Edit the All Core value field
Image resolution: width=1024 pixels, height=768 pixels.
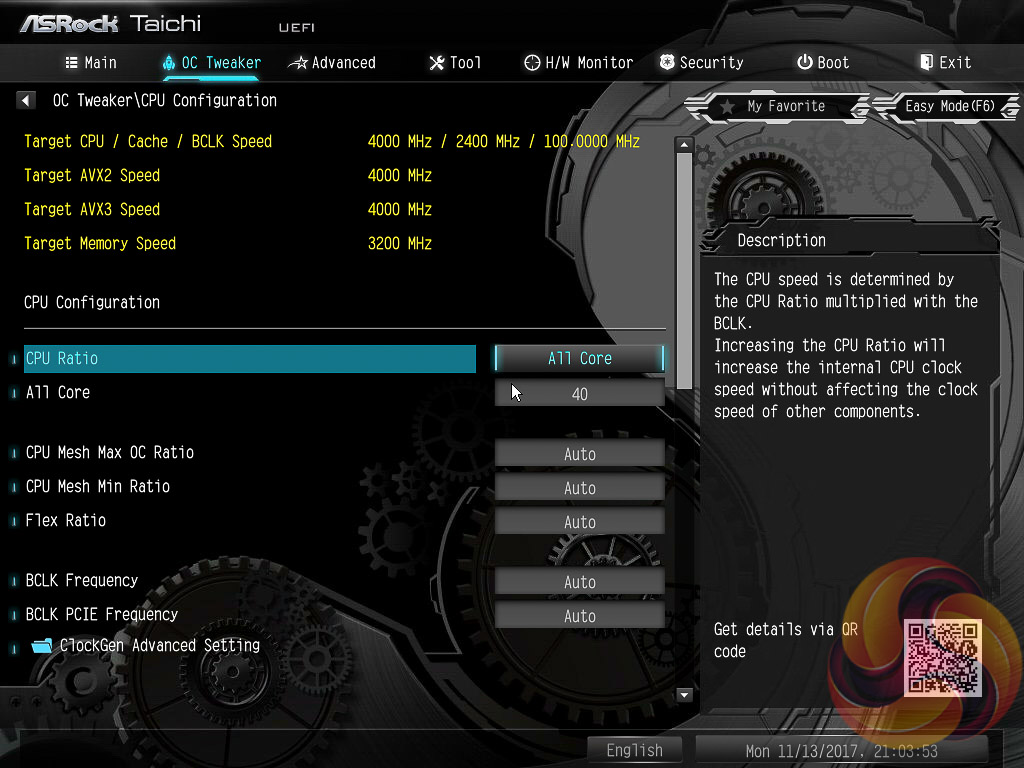tap(579, 393)
